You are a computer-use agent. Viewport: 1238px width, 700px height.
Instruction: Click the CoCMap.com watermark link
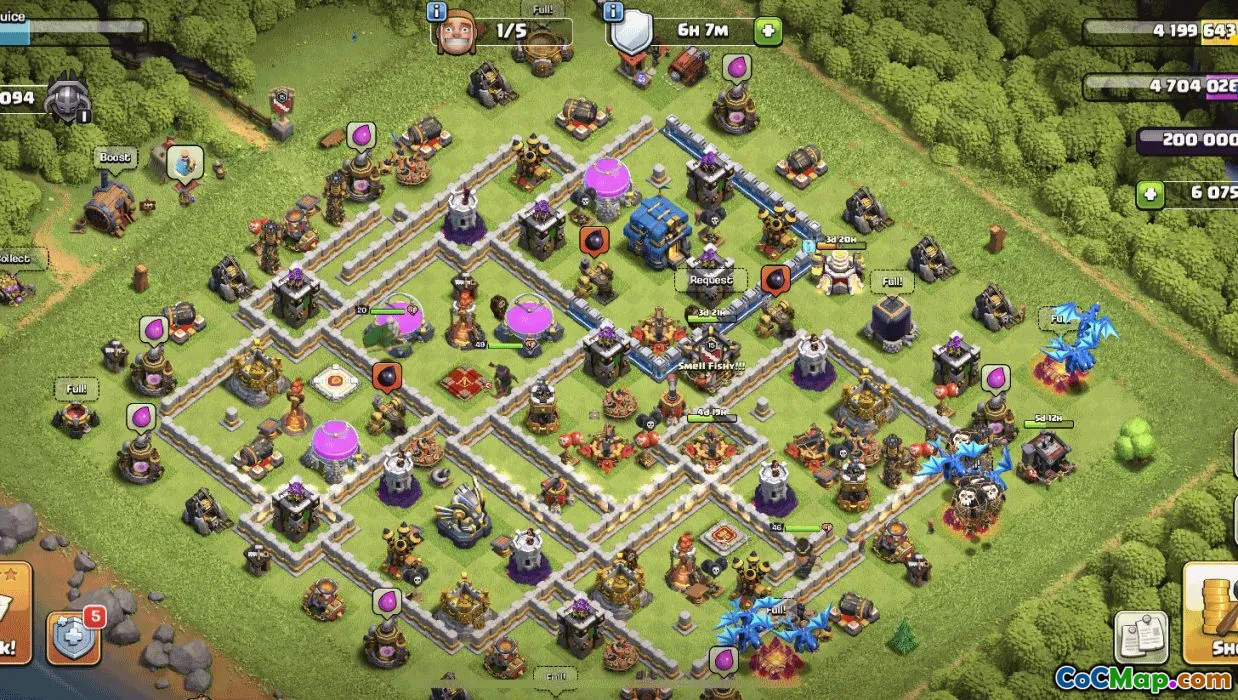point(1143,679)
